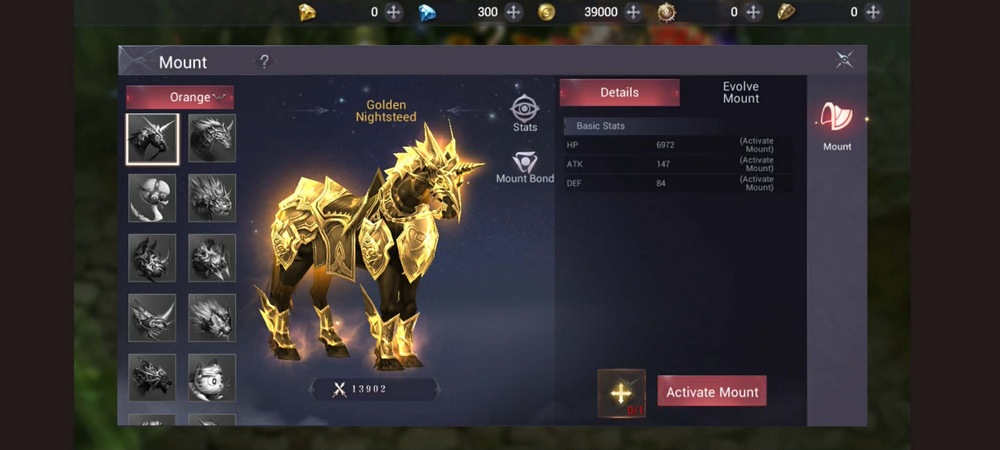Image resolution: width=1000 pixels, height=450 pixels.
Task: Open the Orange quality dropdown
Action: click(x=180, y=97)
